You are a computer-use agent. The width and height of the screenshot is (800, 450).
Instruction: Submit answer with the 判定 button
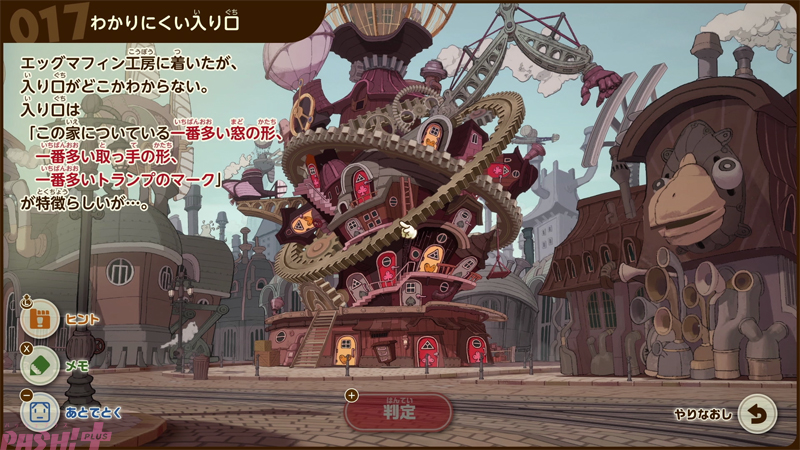(x=398, y=411)
